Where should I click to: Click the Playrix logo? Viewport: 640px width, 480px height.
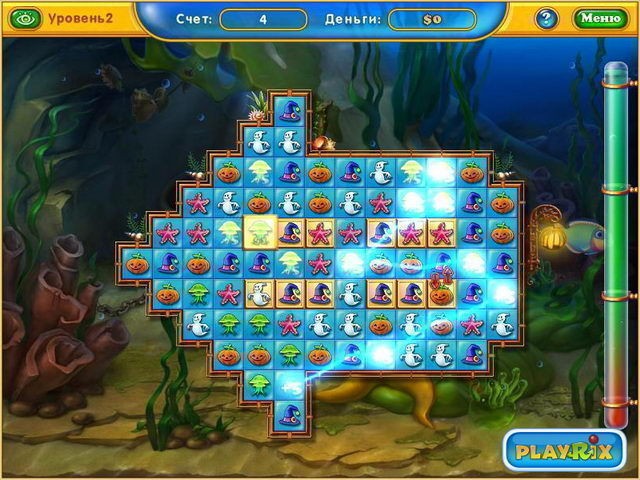[557, 451]
